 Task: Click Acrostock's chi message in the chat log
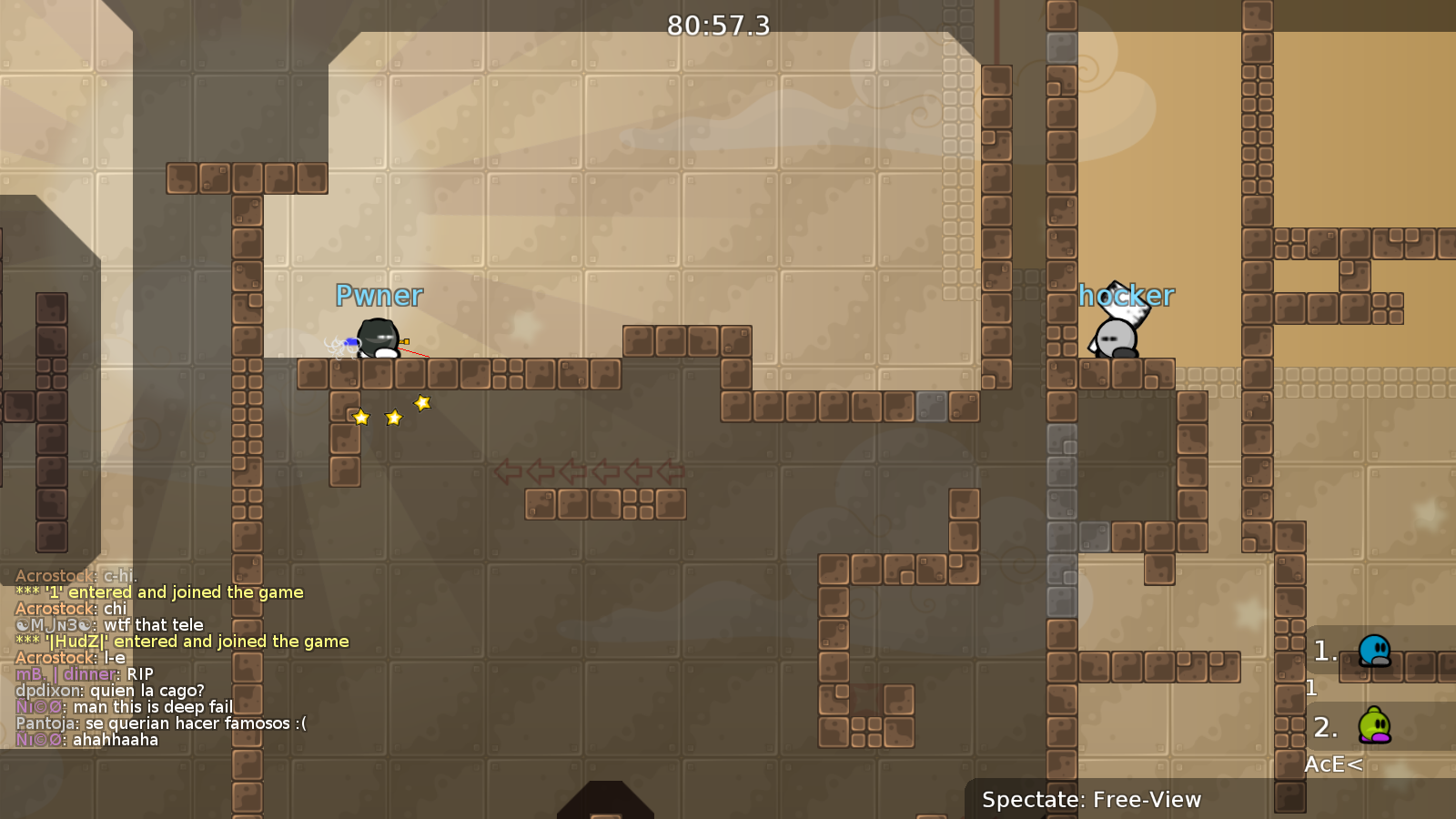[x=73, y=608]
